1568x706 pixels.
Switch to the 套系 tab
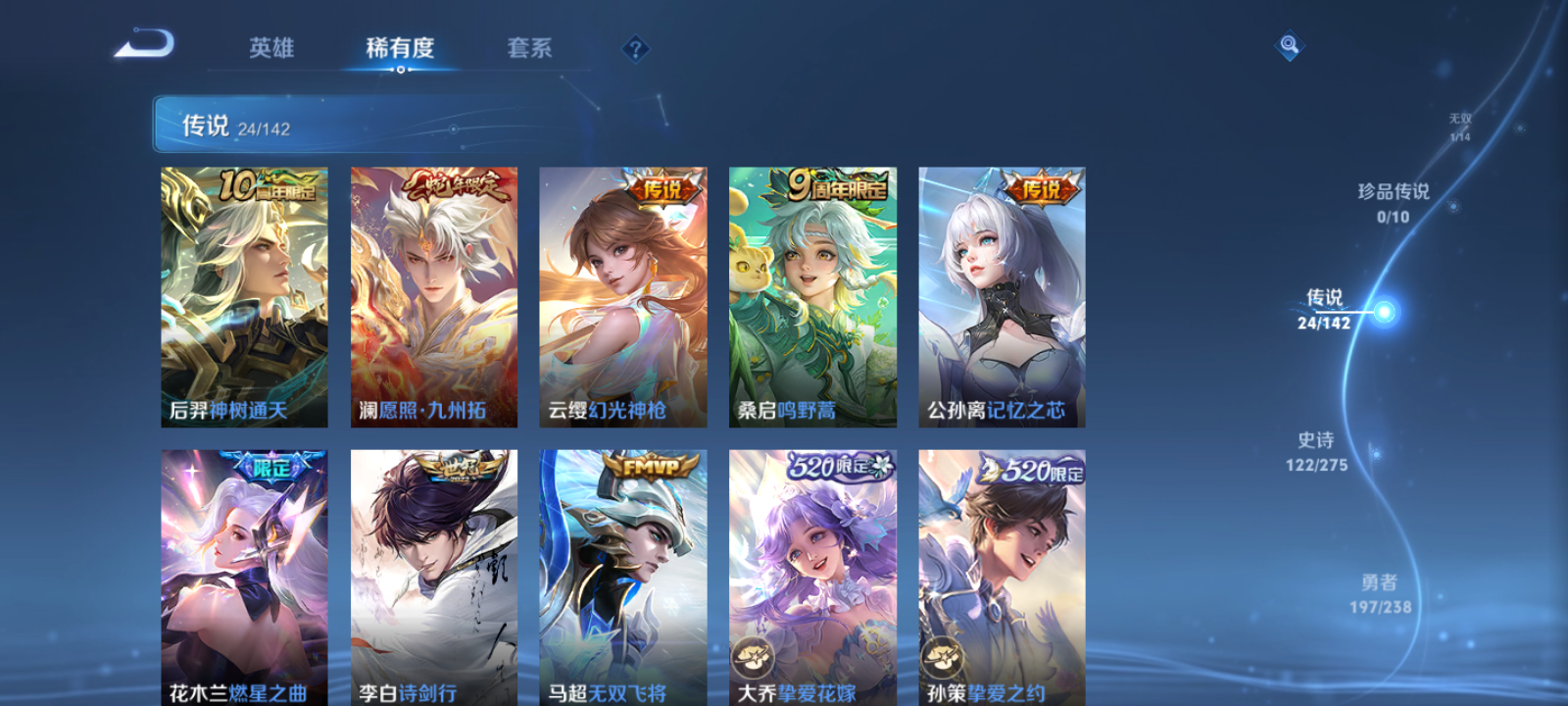pyautogui.click(x=531, y=47)
